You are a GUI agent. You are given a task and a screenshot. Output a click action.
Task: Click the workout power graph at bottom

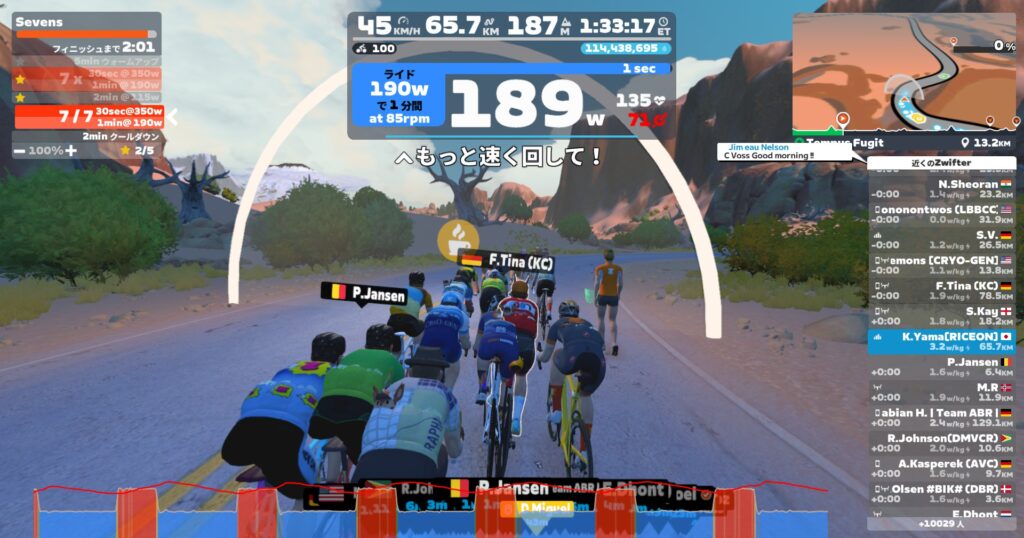[x=430, y=512]
